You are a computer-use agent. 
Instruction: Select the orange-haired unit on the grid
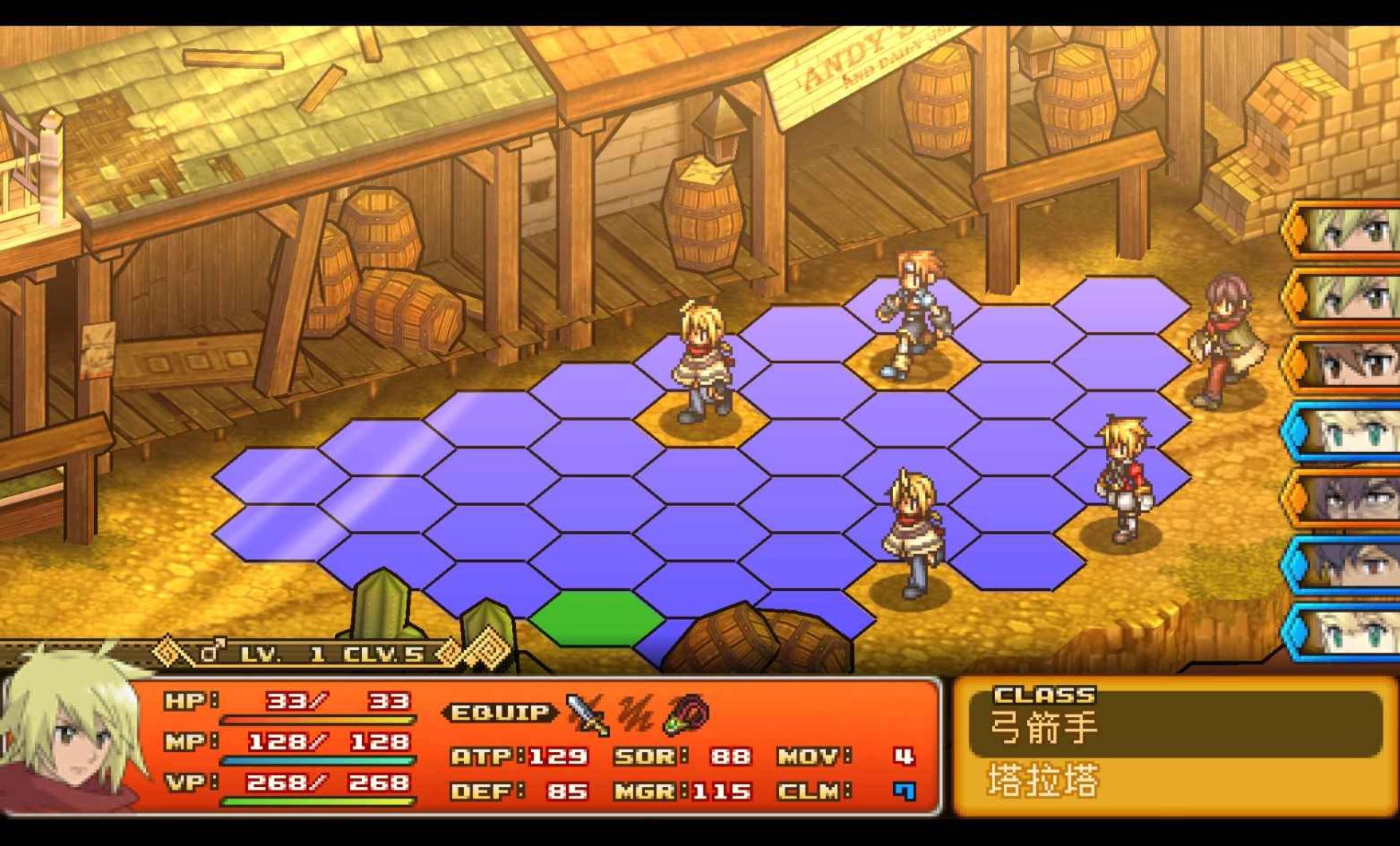click(x=913, y=315)
